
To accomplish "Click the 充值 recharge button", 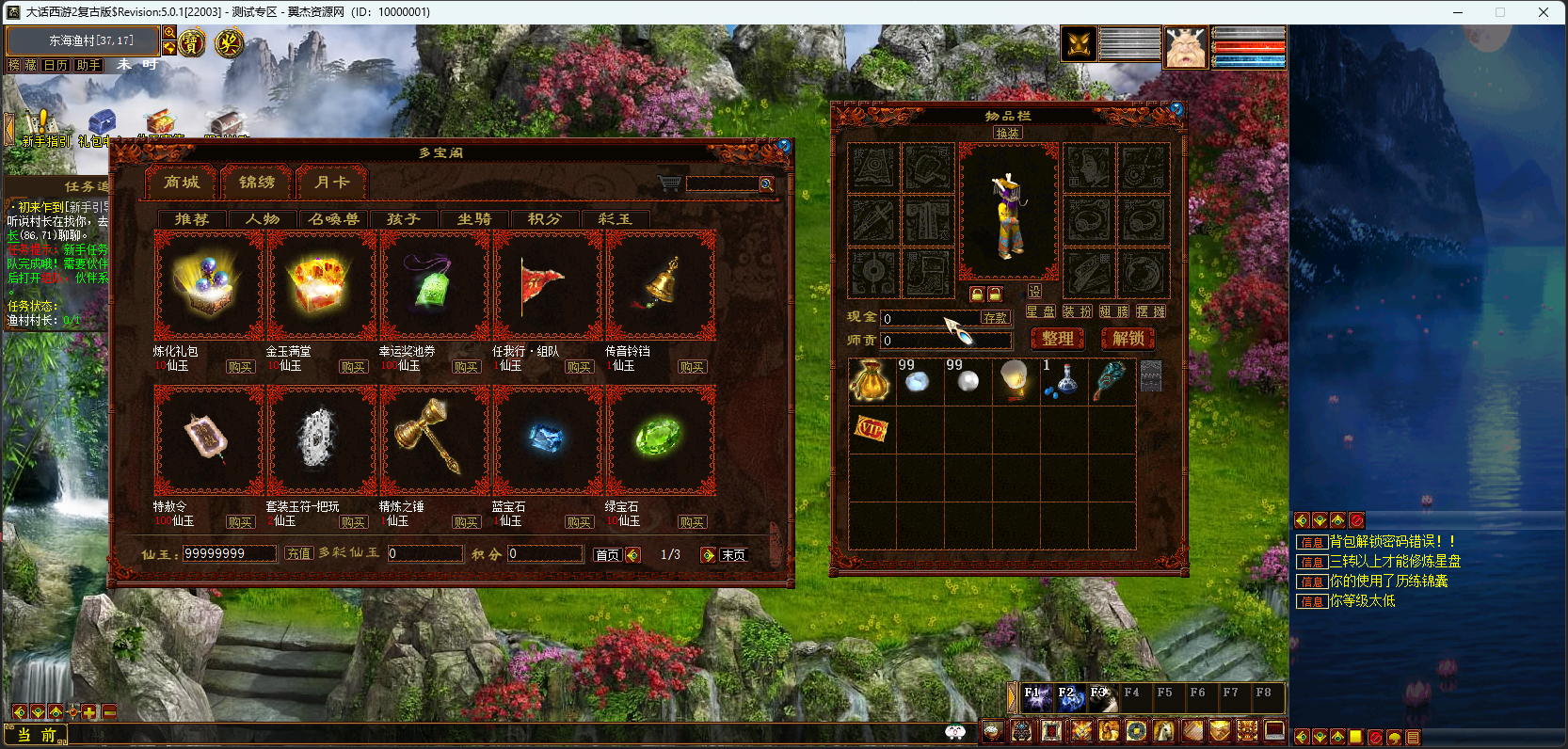I will (x=298, y=553).
